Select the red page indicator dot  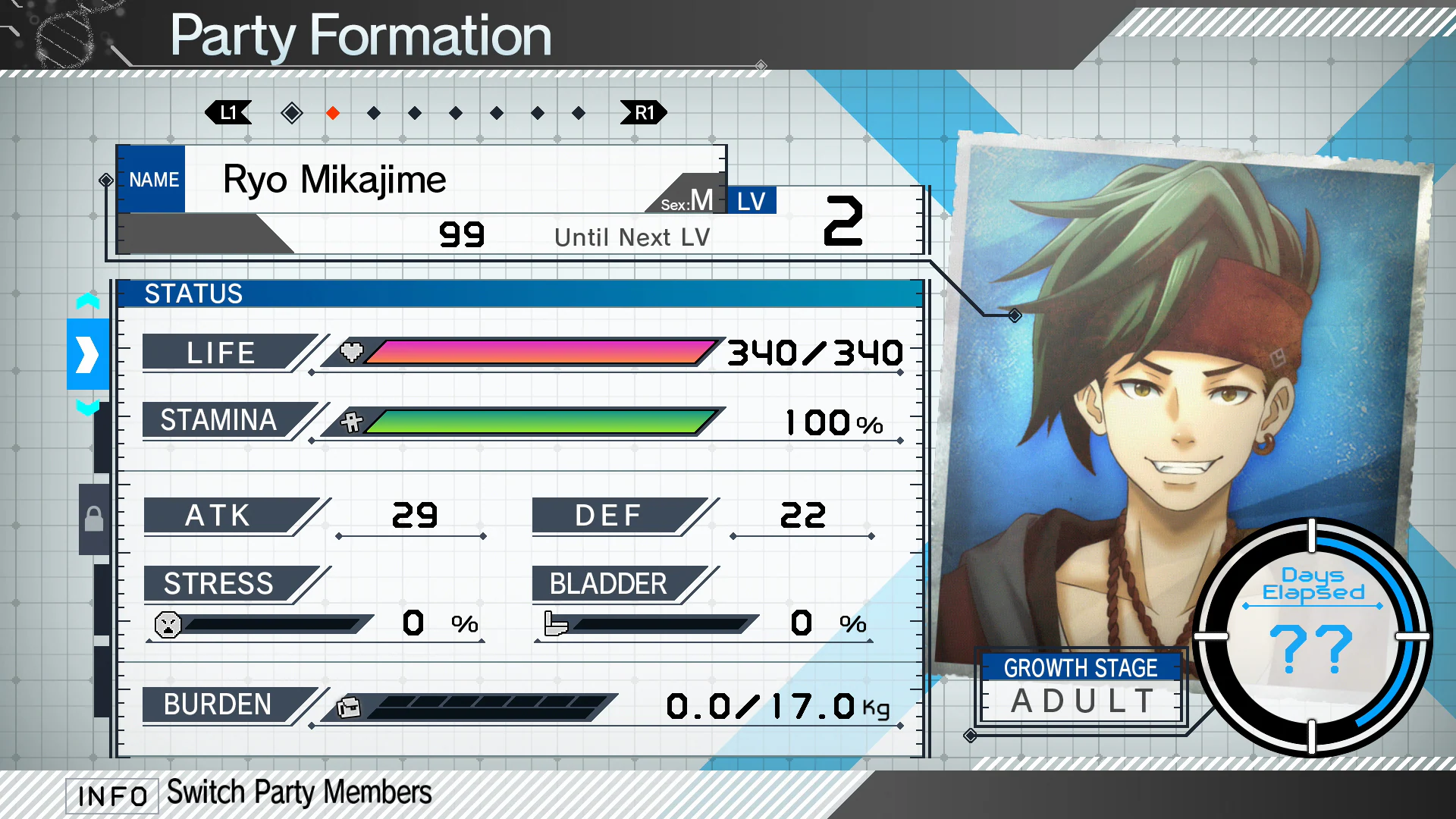333,113
